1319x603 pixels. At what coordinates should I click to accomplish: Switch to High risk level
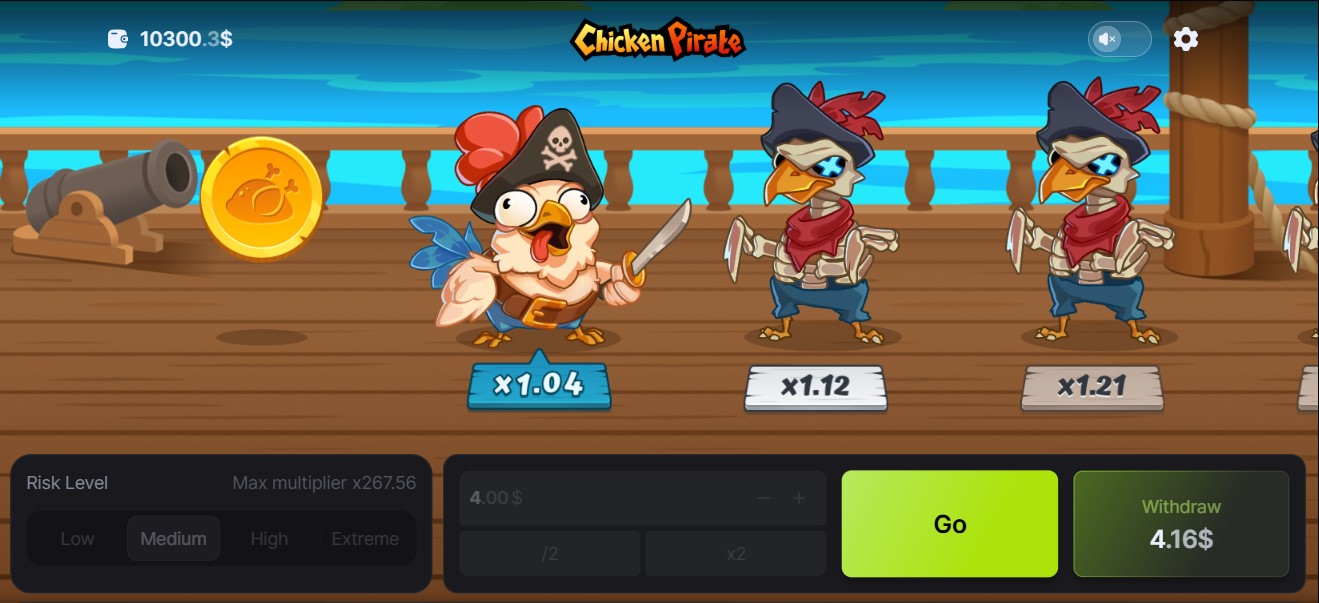coord(269,539)
